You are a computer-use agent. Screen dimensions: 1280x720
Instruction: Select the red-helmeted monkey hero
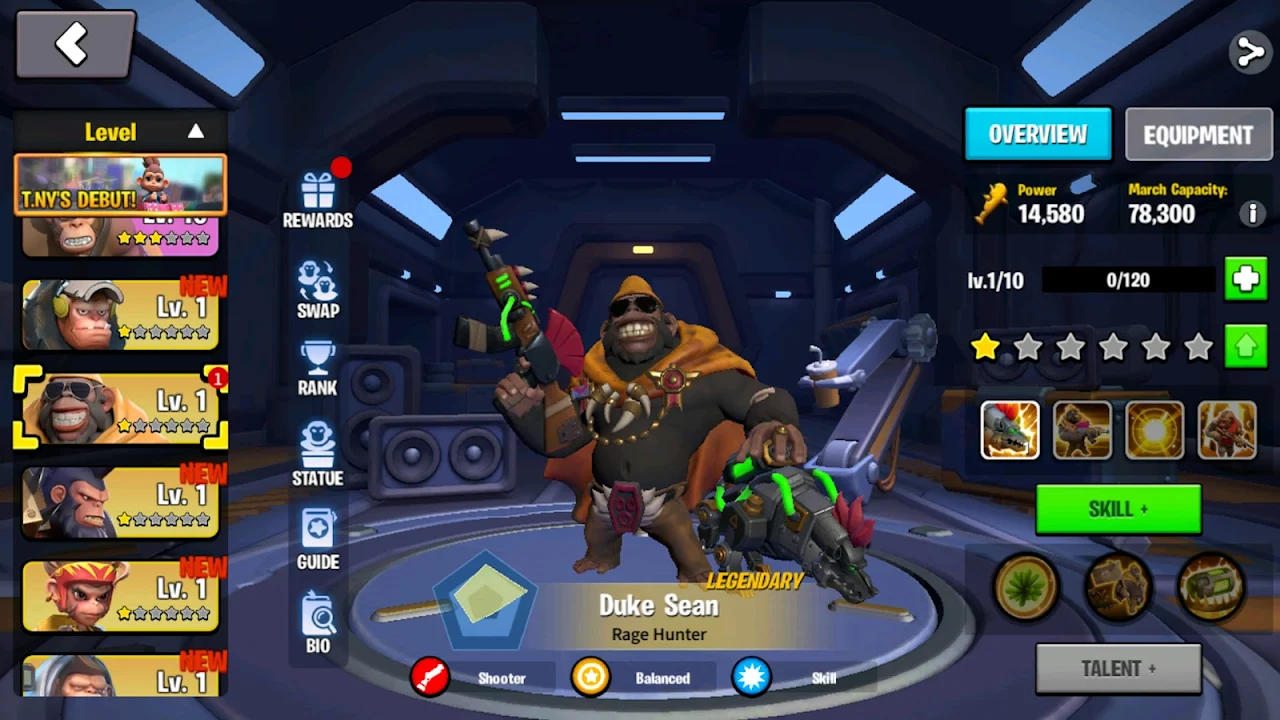(x=121, y=596)
